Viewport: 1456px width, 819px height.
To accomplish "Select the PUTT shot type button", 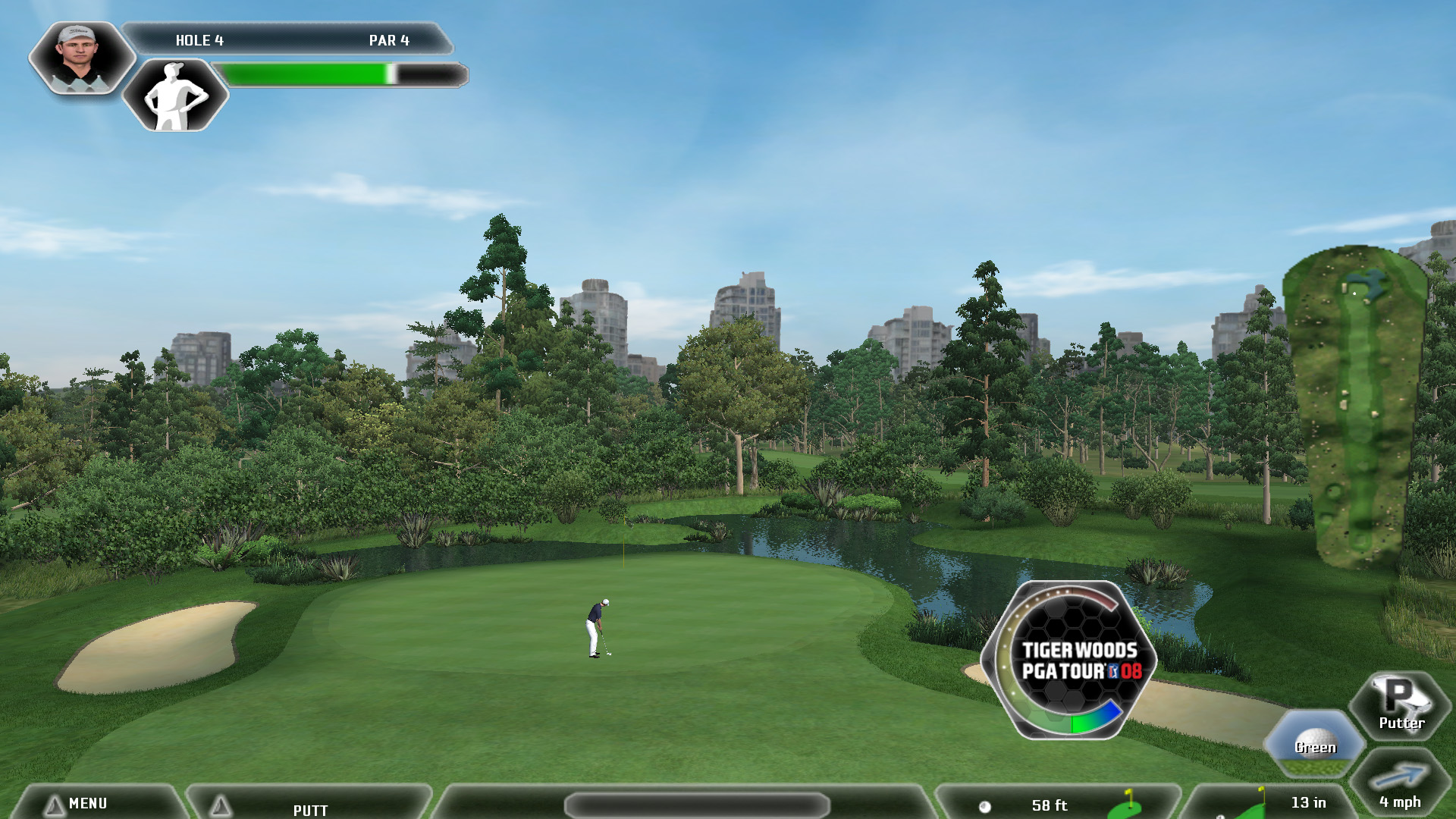I will pos(309,808).
